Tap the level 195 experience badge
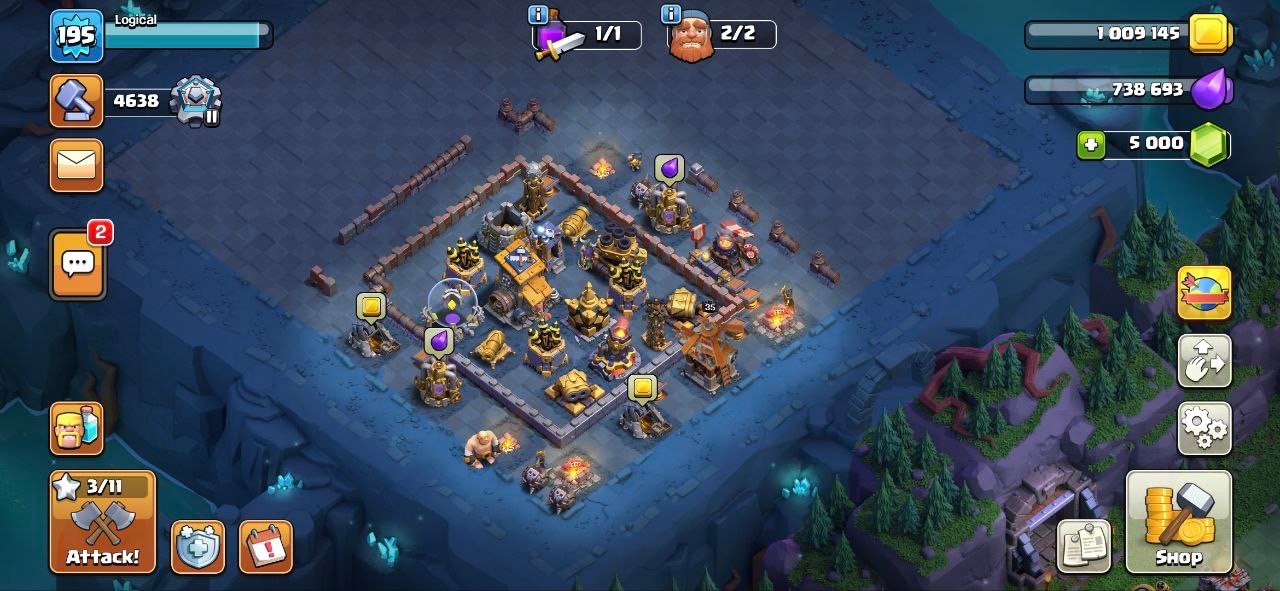The image size is (1280, 591). [x=76, y=36]
